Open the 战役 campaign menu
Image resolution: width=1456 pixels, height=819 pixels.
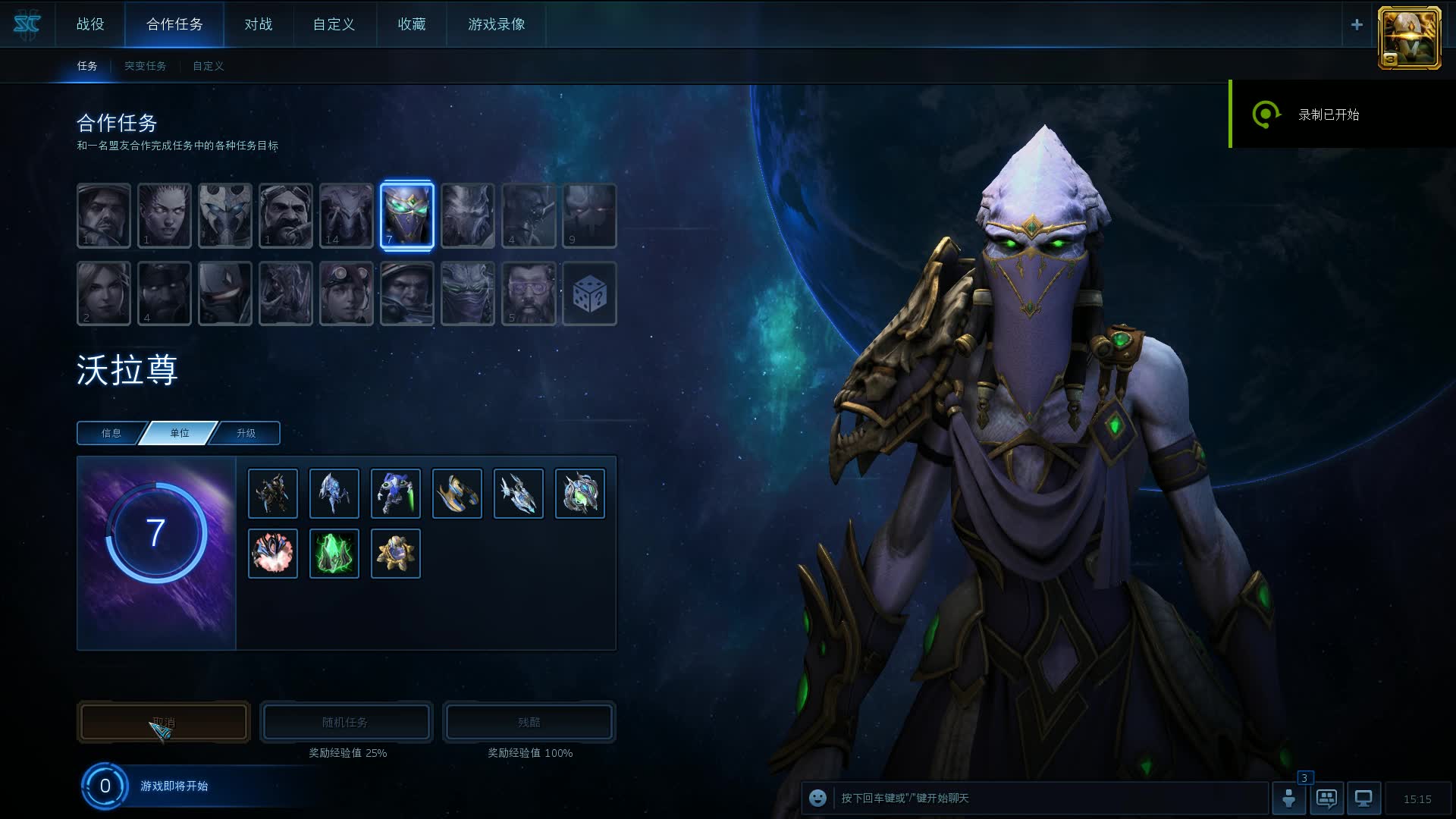tap(90, 24)
